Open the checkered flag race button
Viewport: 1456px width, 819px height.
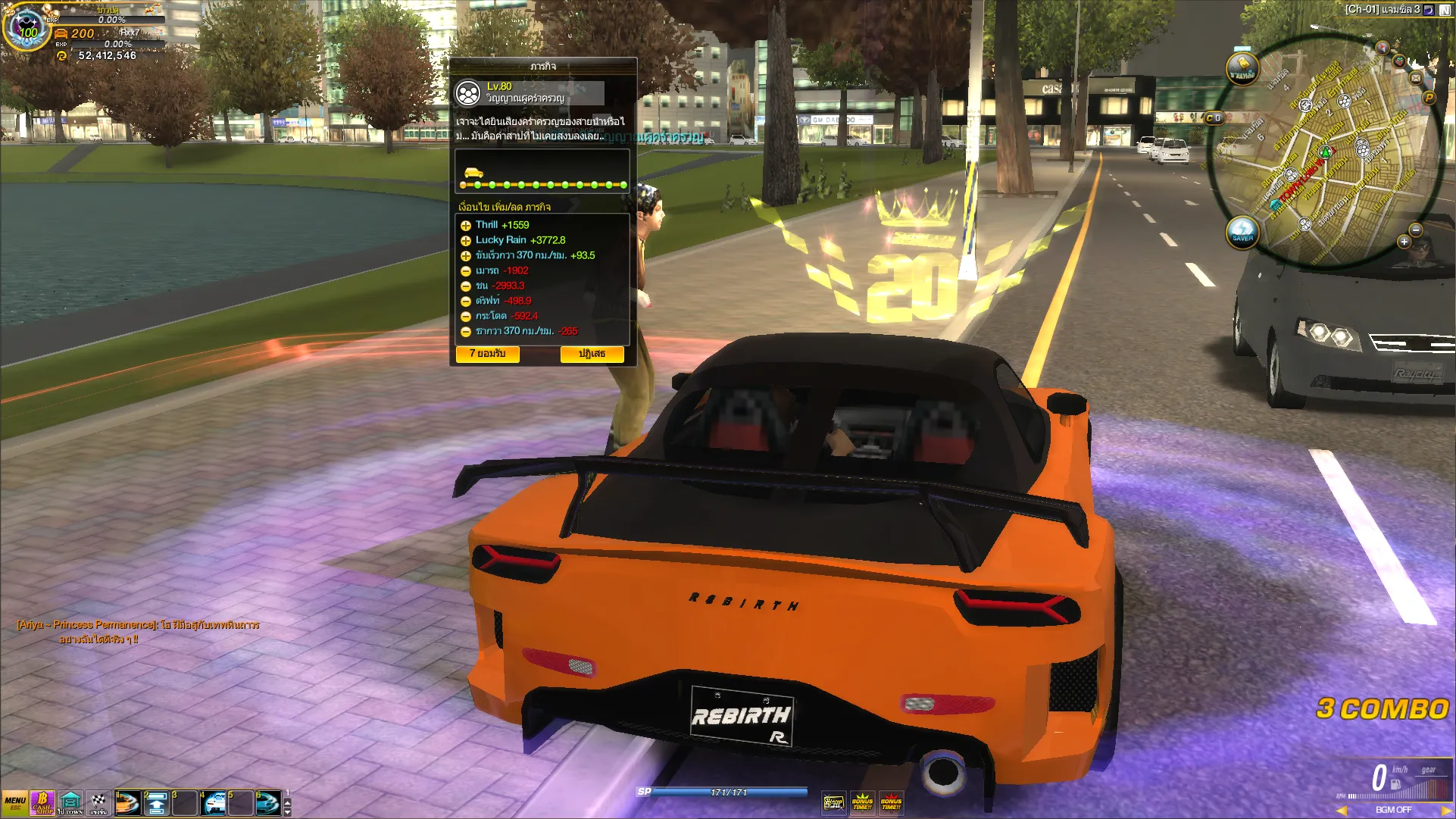98,803
